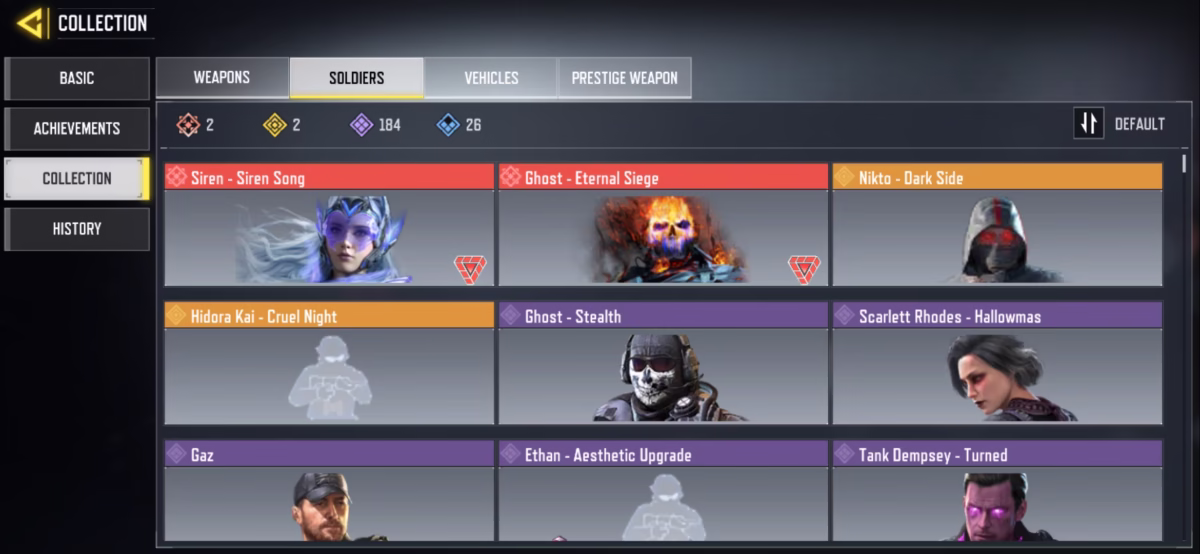Select the Siren - Siren Song skin

(329, 226)
